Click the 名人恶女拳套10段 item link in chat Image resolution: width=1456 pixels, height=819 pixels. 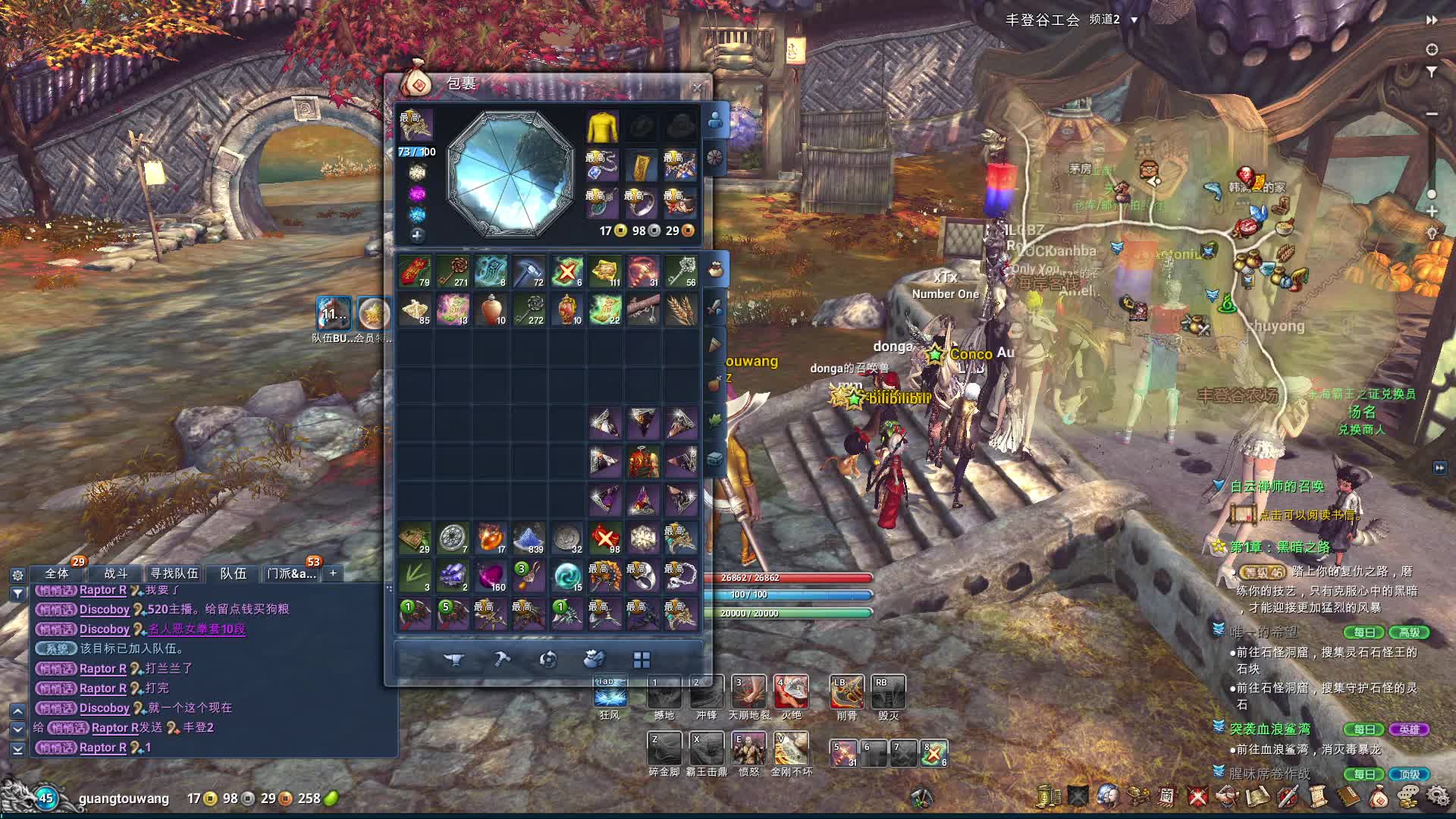(x=197, y=629)
